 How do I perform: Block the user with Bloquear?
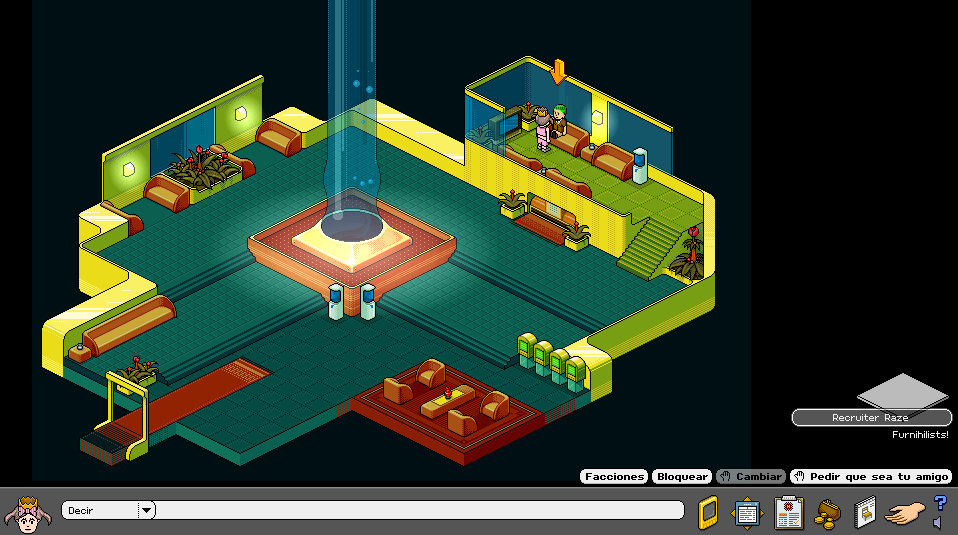pos(682,477)
